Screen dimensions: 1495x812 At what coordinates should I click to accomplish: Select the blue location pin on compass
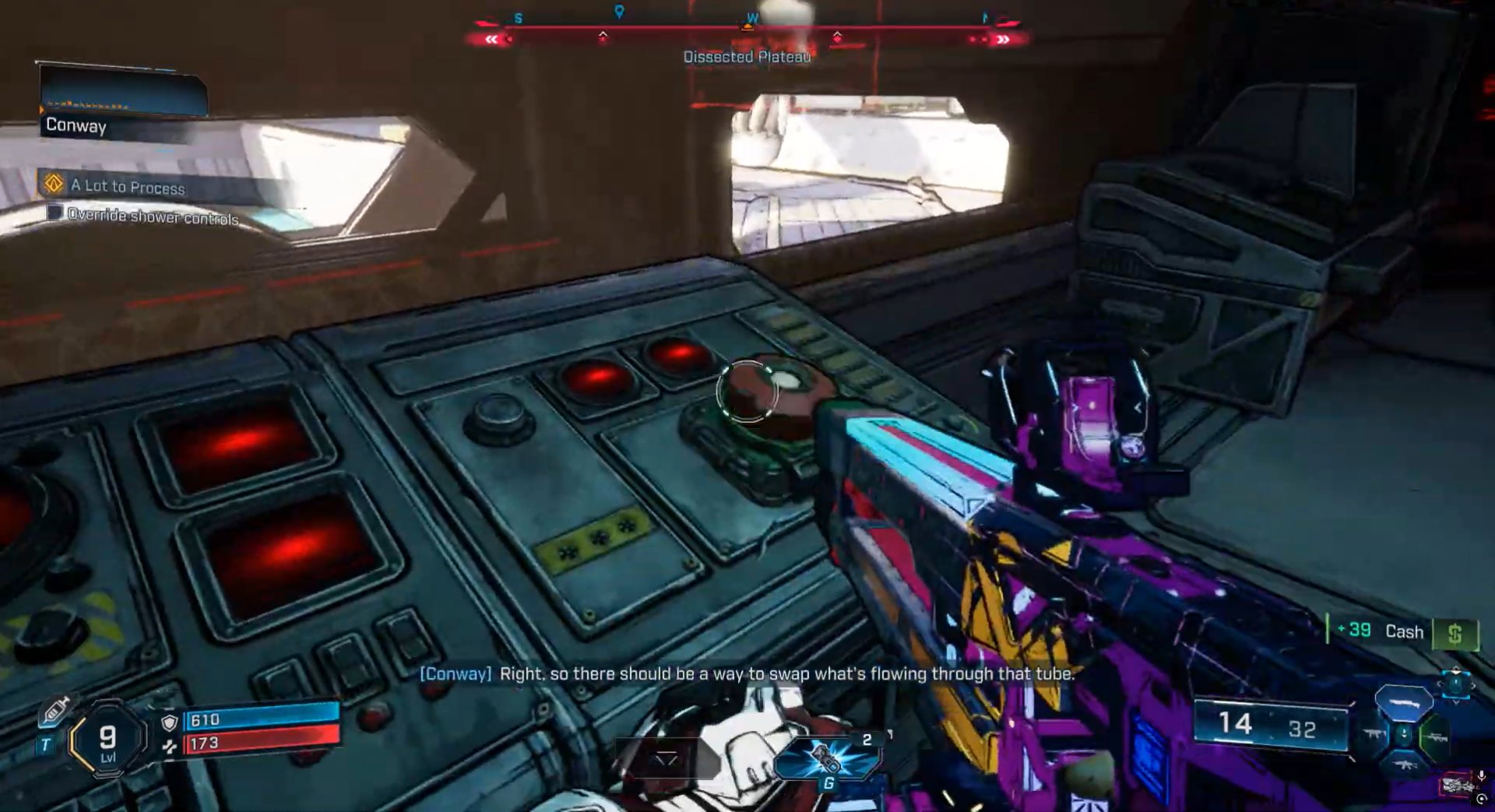pyautogui.click(x=619, y=12)
